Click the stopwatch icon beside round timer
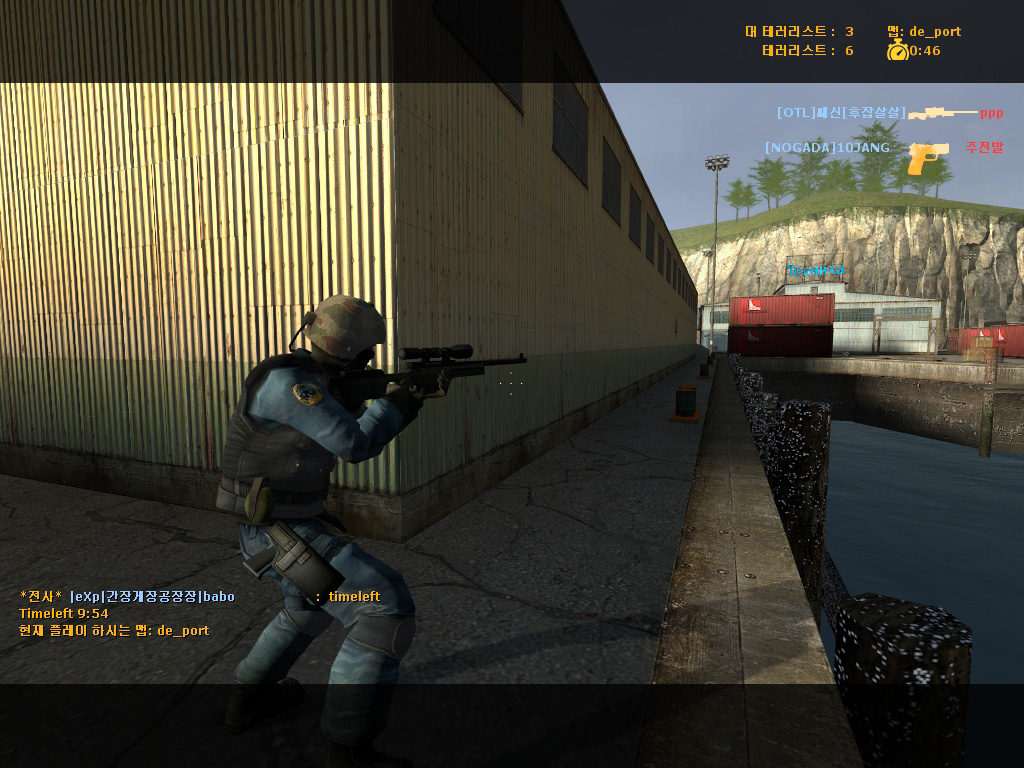This screenshot has height=768, width=1024. pos(897,50)
